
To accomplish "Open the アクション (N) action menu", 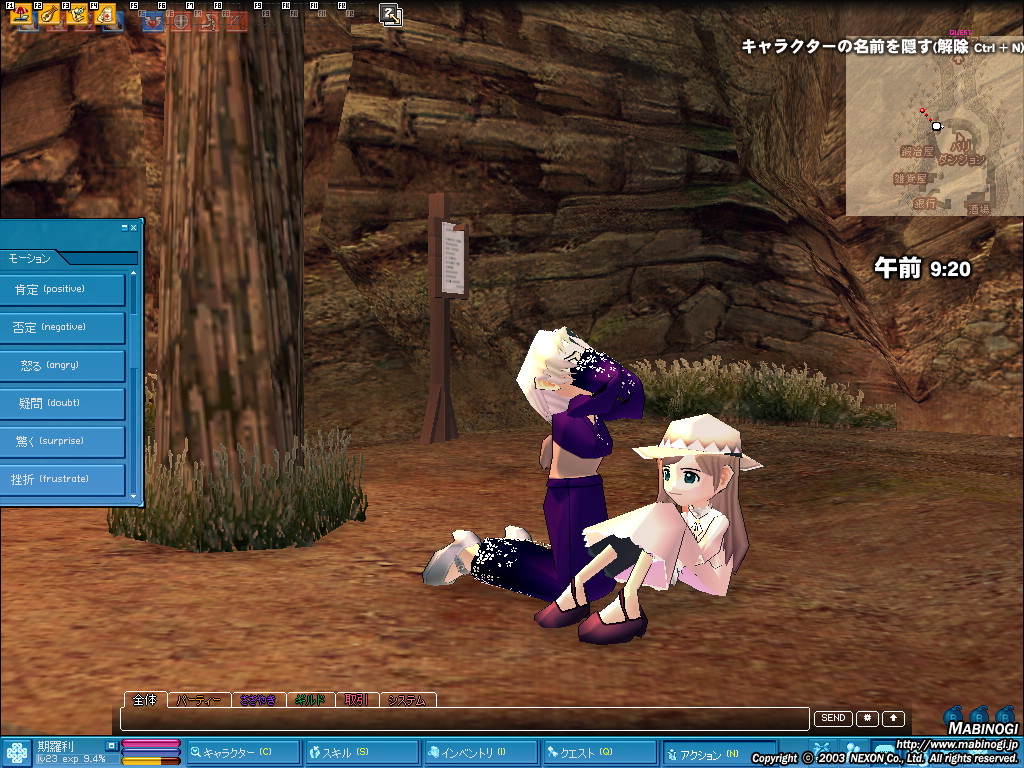I will pyautogui.click(x=714, y=752).
